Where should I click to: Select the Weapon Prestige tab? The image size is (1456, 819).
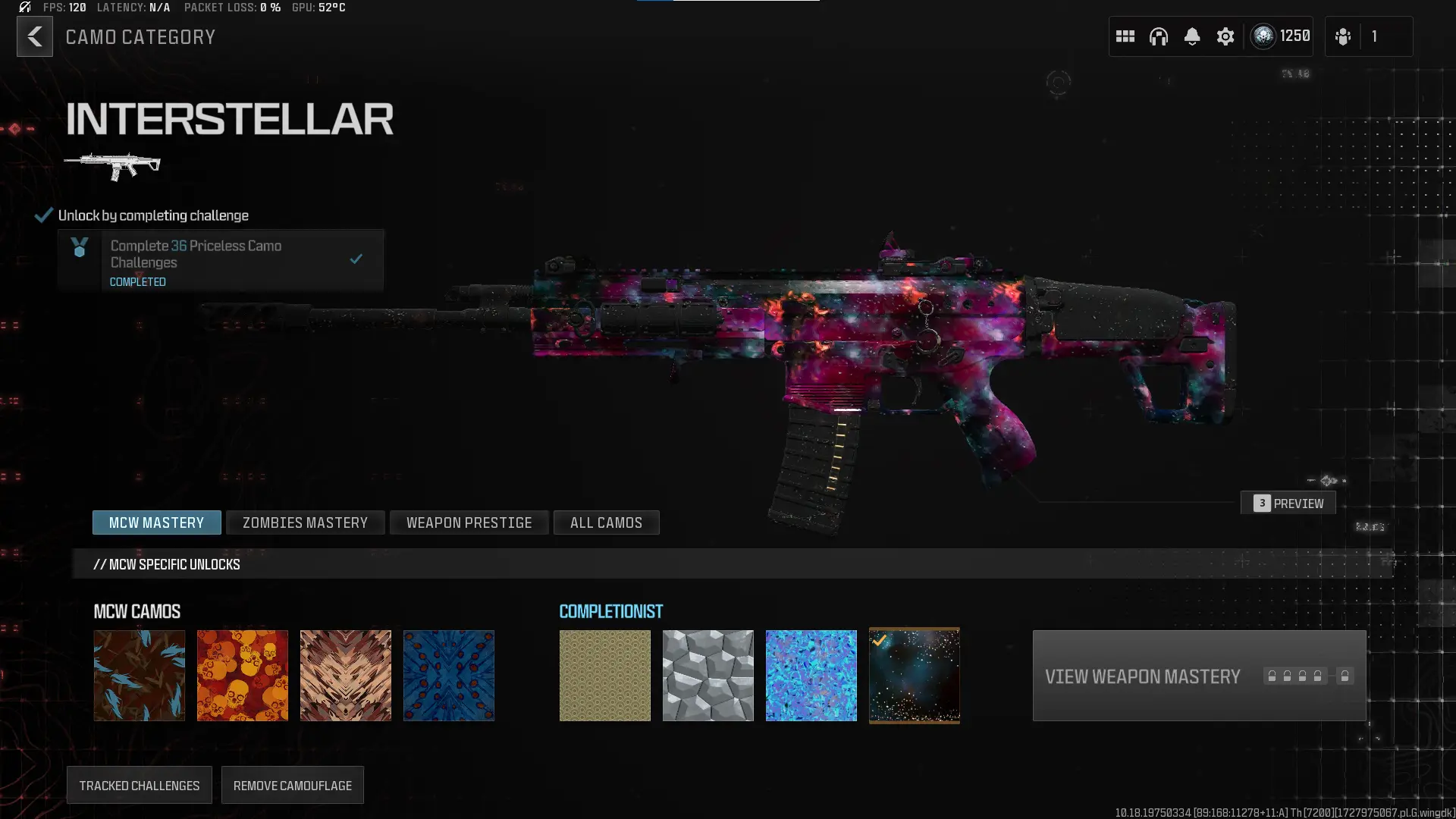[x=469, y=522]
